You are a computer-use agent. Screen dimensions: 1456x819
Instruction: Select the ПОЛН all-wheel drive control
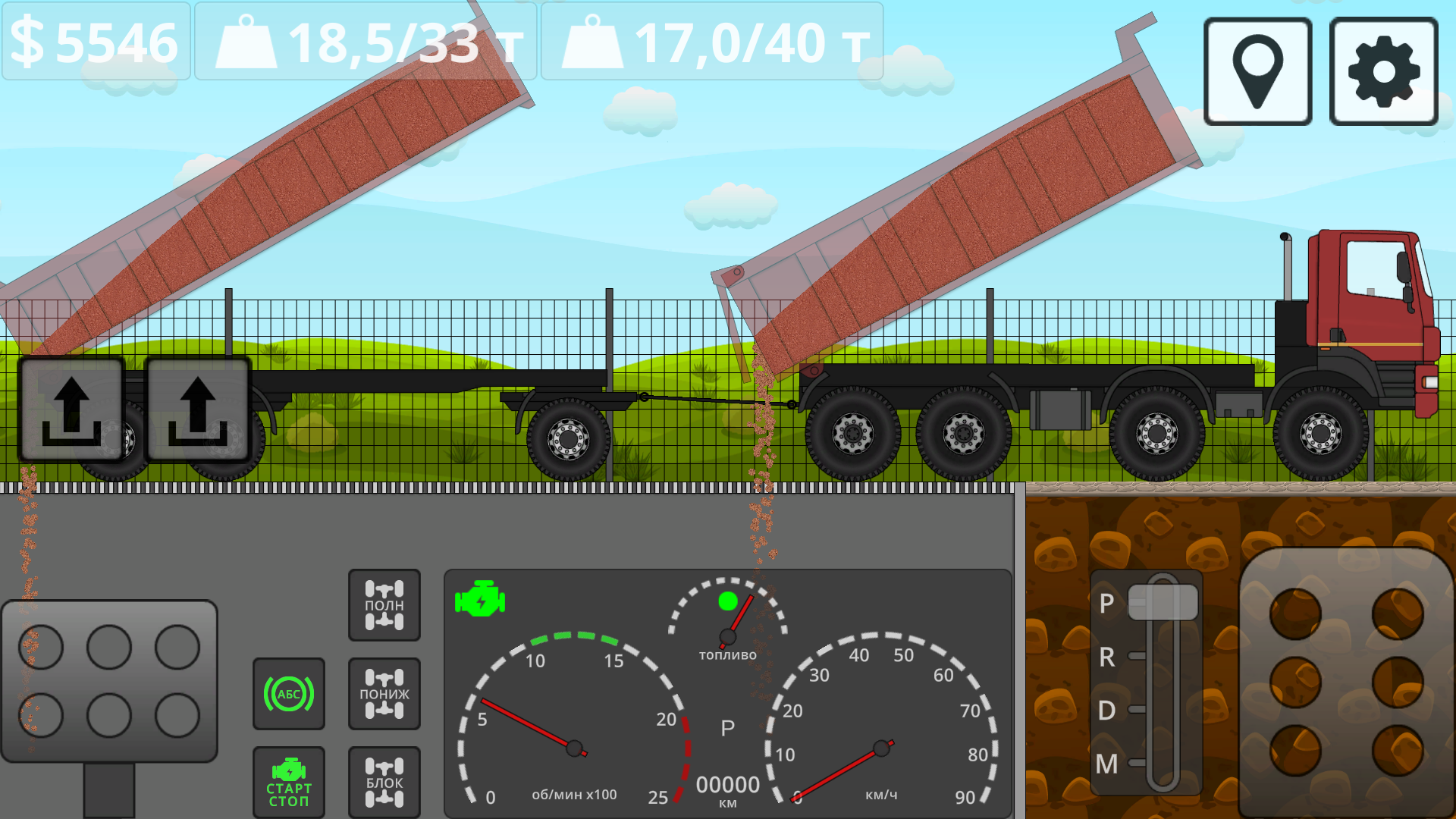pyautogui.click(x=384, y=604)
